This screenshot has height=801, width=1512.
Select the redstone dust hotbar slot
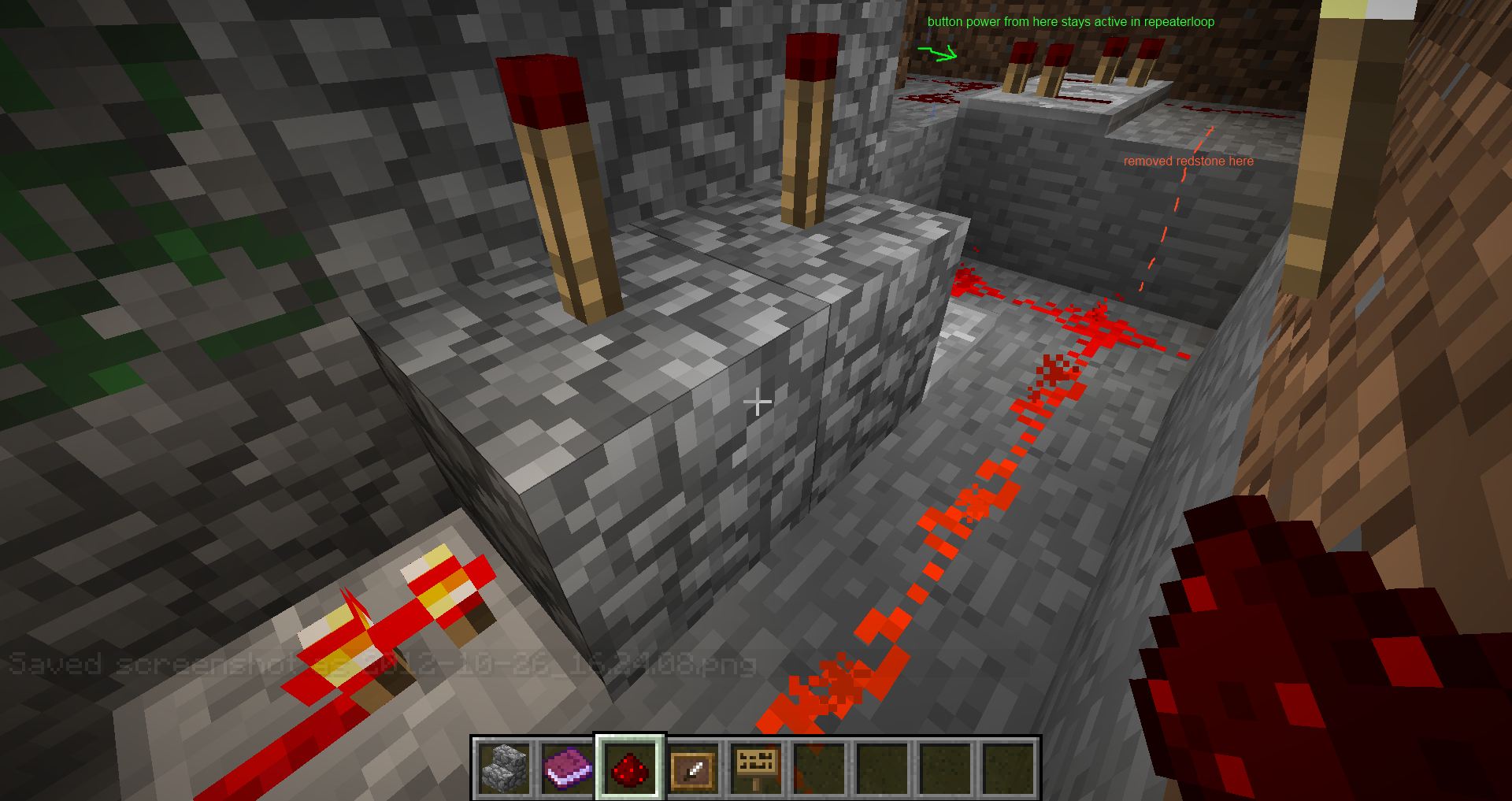[x=630, y=768]
